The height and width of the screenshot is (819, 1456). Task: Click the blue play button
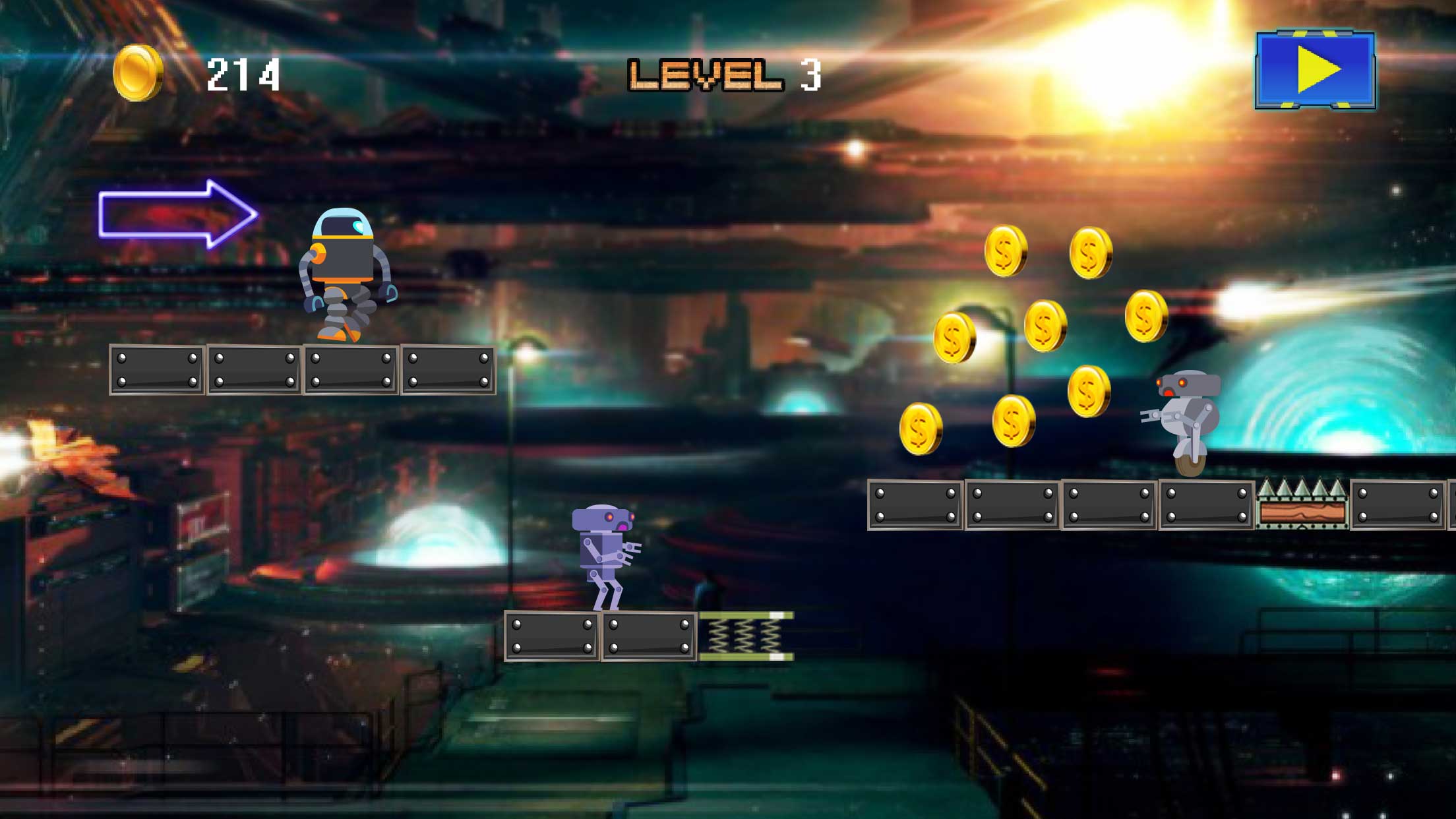(x=1315, y=70)
